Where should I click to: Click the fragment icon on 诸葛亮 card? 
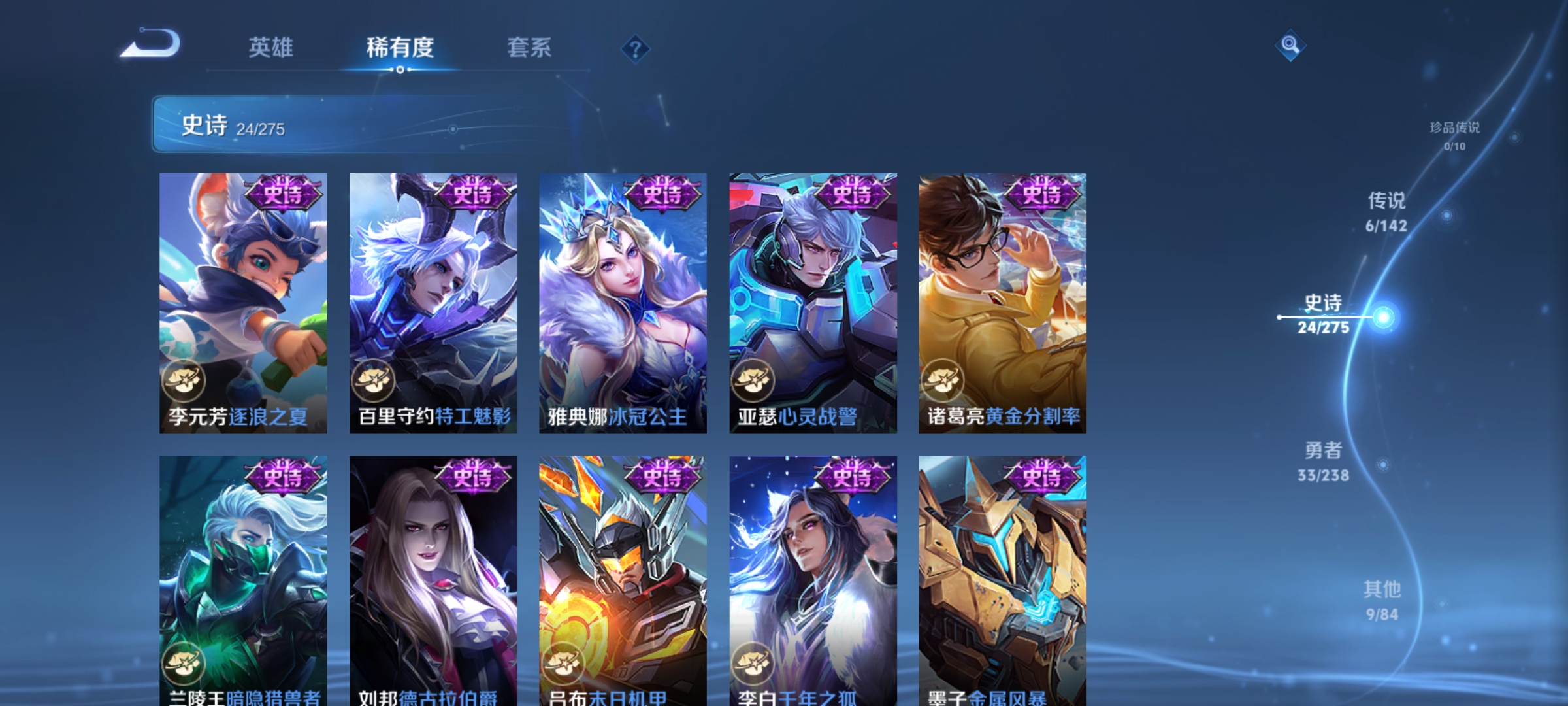point(943,381)
